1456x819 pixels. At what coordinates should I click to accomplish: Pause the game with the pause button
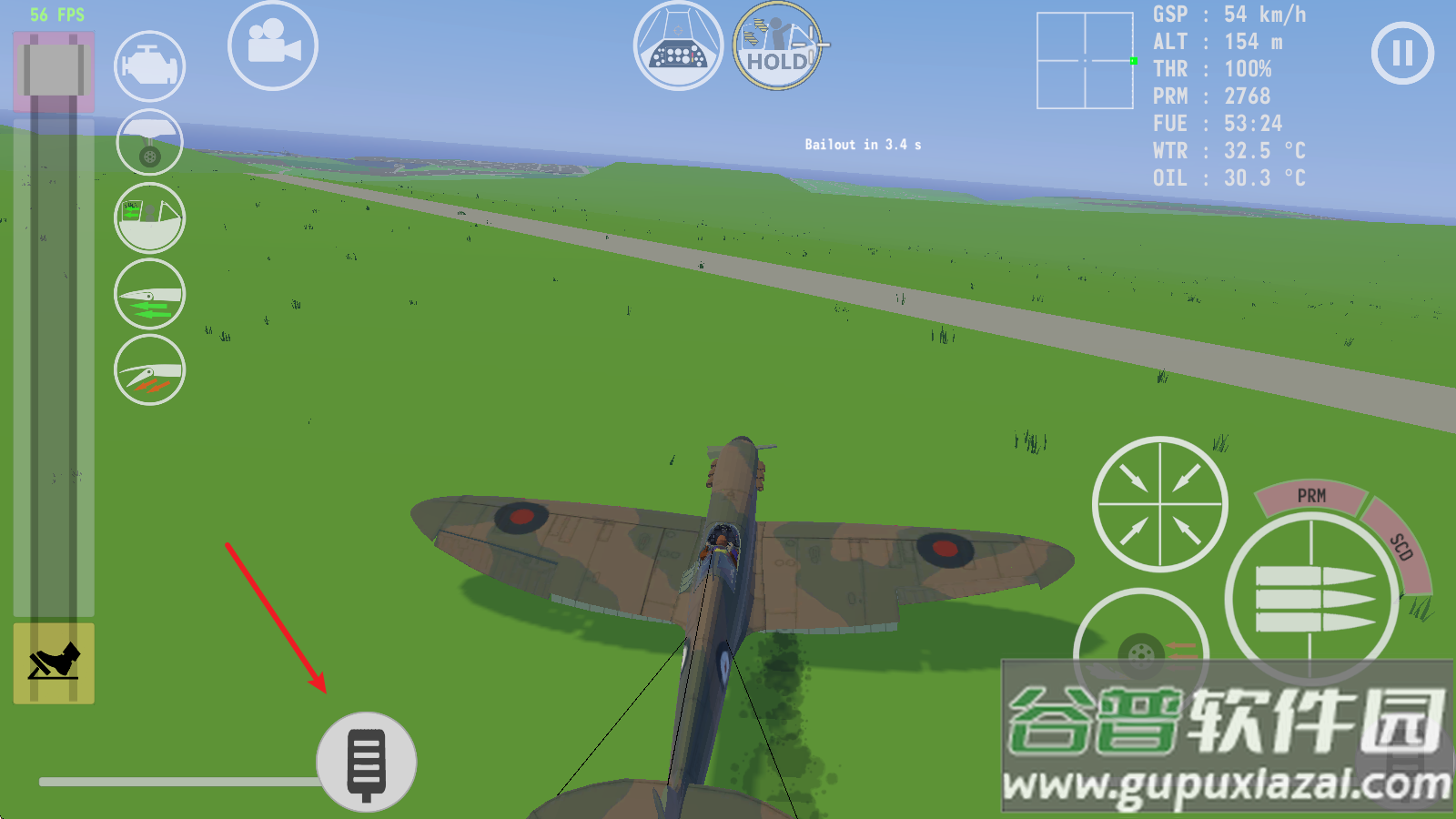click(x=1402, y=53)
